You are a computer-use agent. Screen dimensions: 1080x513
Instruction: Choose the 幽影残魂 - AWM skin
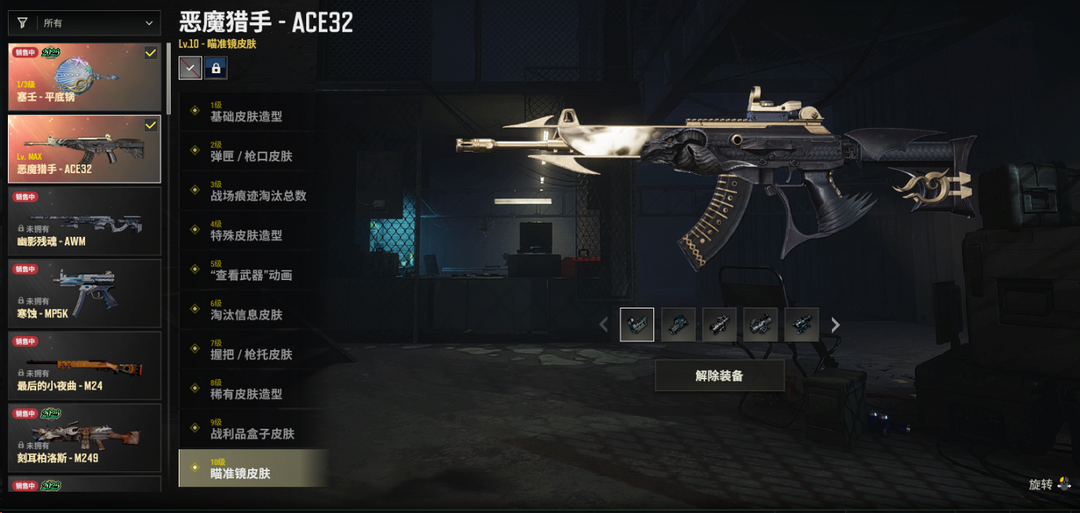(85, 221)
